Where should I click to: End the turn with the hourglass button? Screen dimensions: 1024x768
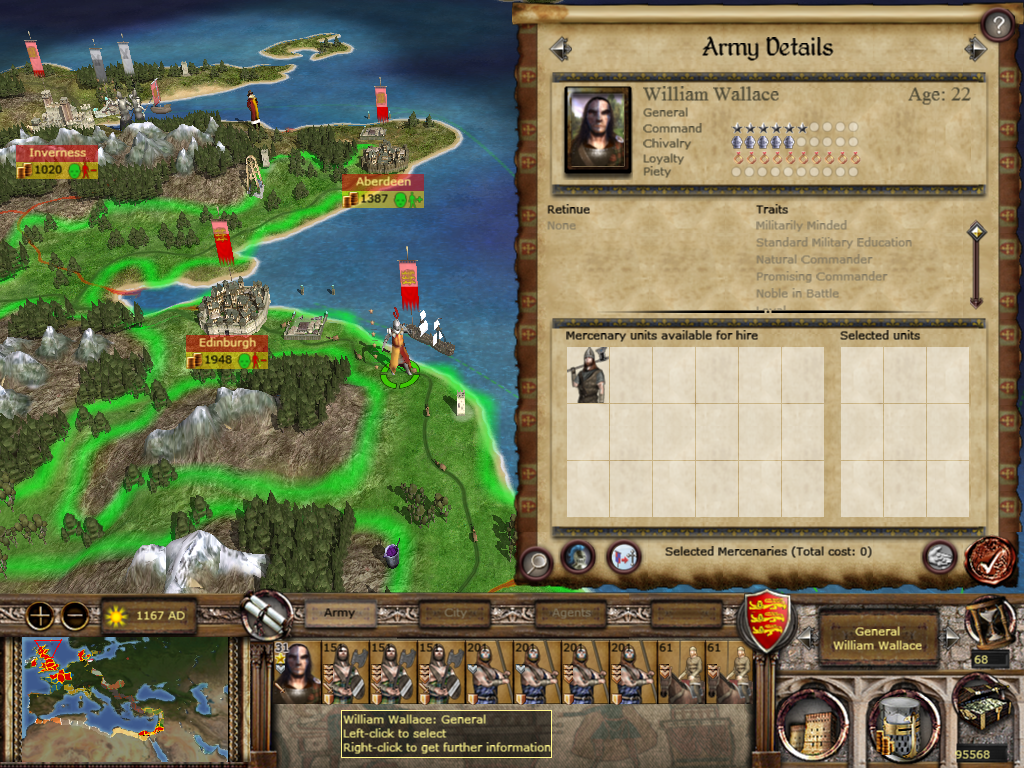coord(986,620)
